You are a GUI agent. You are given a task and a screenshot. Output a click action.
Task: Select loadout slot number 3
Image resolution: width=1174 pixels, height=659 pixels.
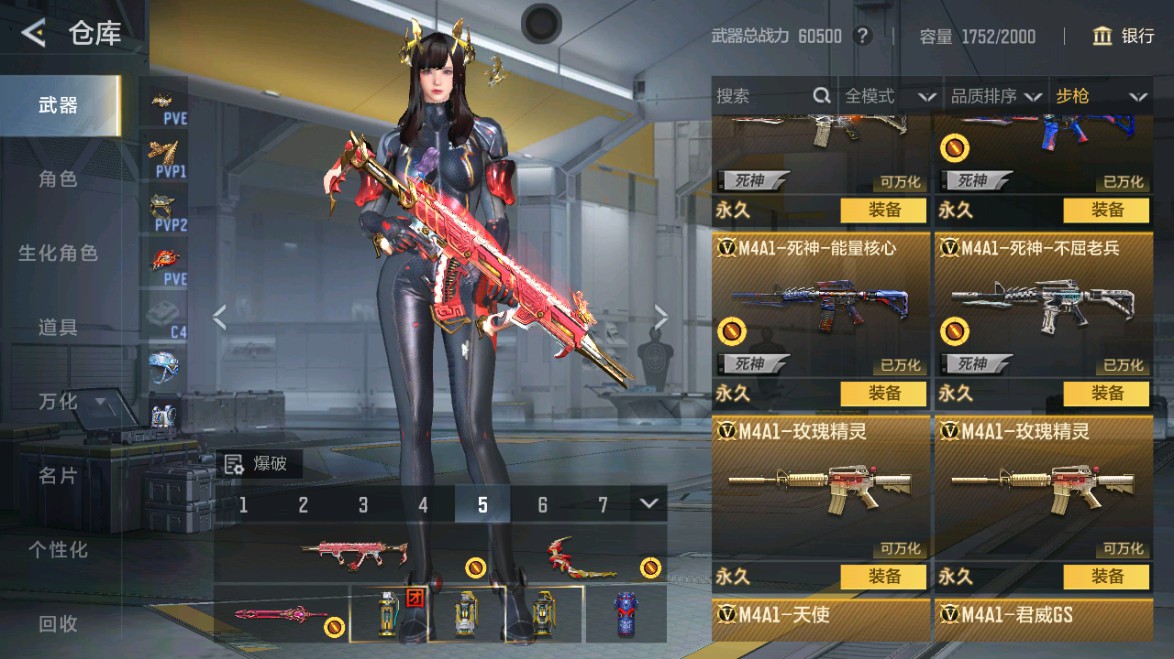pos(363,504)
